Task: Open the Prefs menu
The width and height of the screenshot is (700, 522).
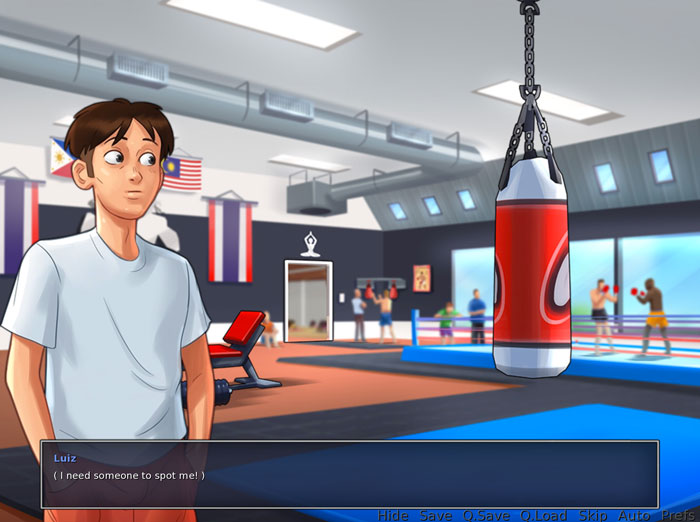Action: [677, 515]
